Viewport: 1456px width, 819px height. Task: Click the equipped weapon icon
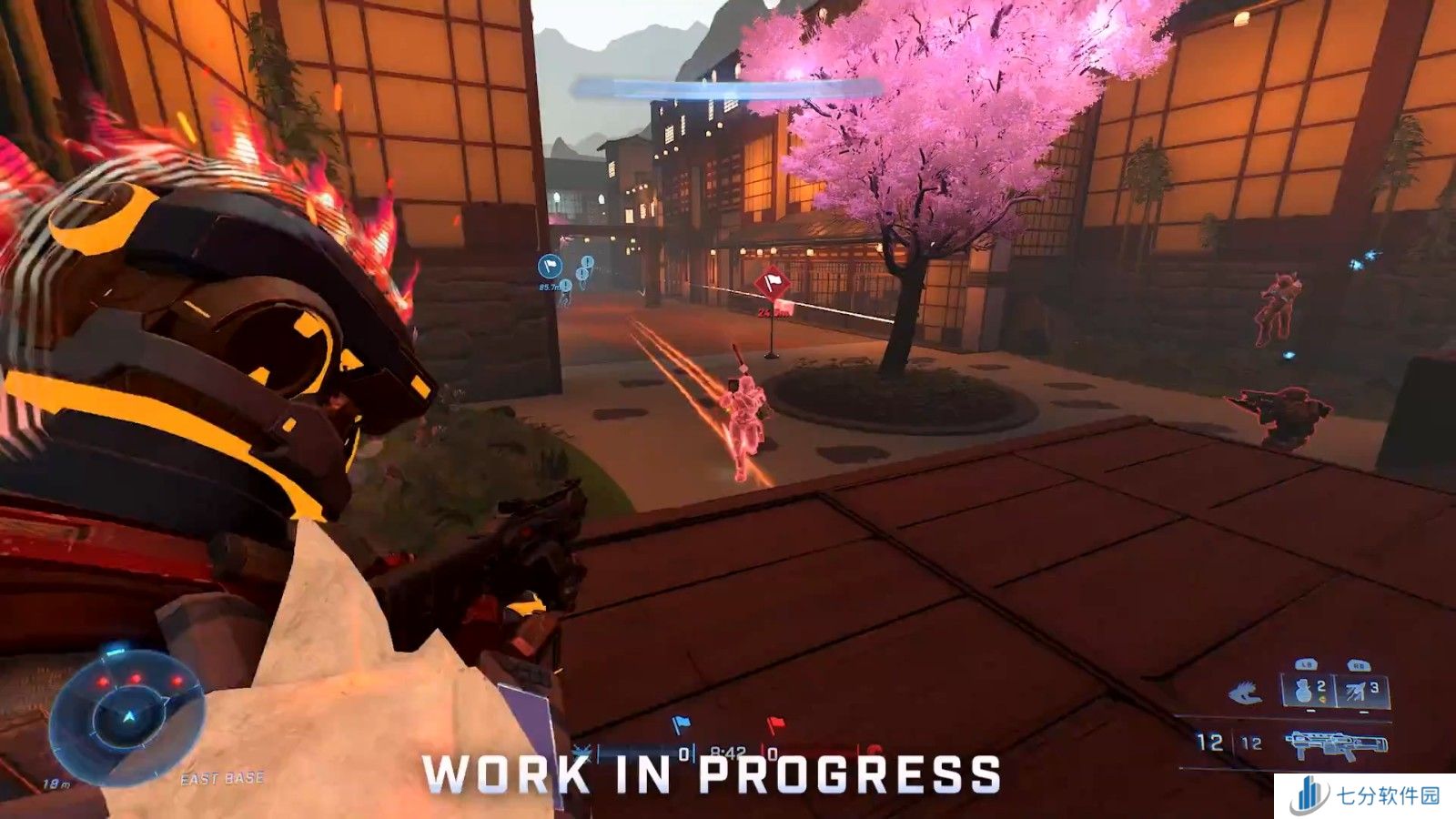(x=1336, y=744)
